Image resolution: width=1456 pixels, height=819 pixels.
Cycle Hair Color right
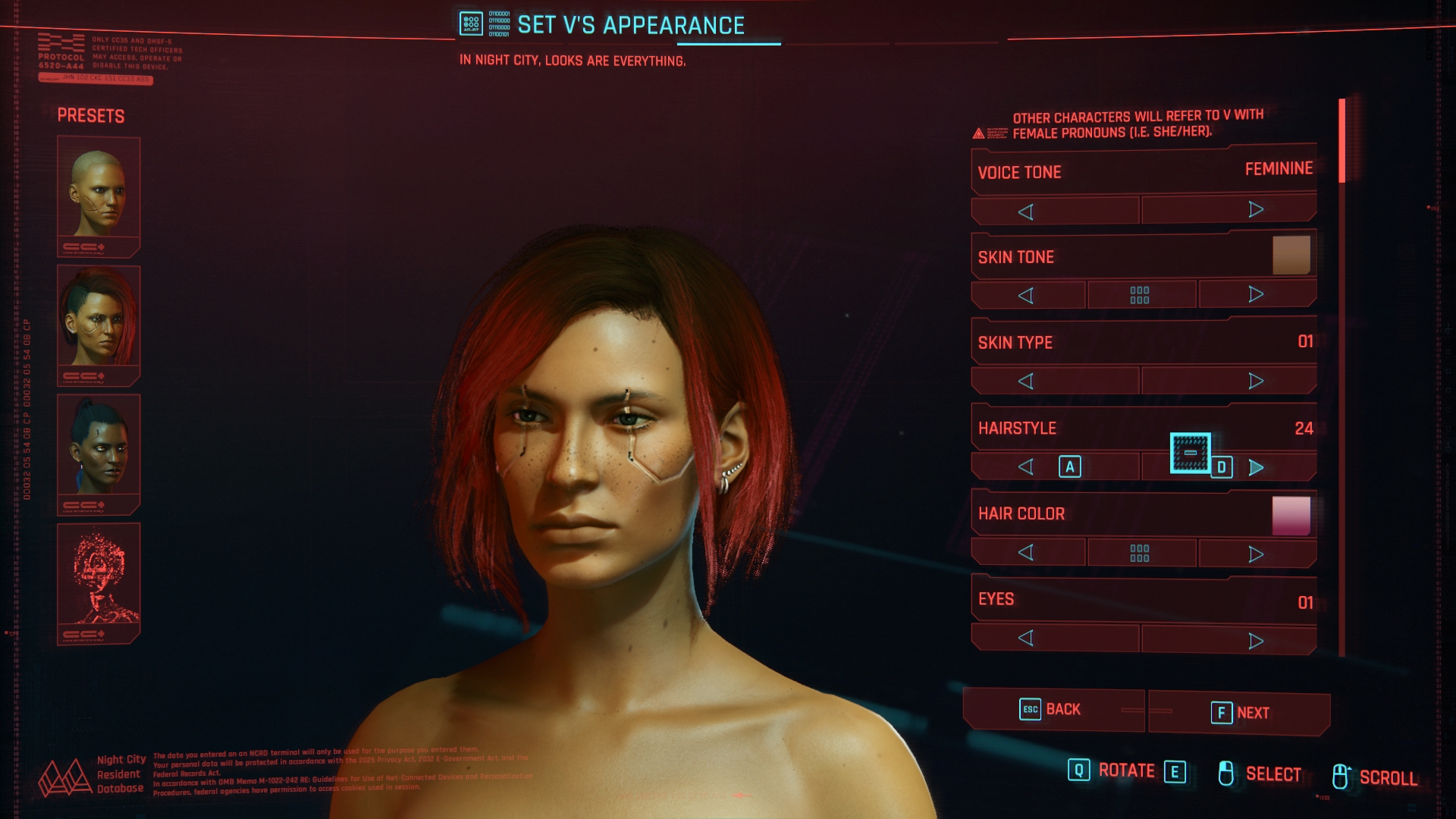pyautogui.click(x=1256, y=554)
